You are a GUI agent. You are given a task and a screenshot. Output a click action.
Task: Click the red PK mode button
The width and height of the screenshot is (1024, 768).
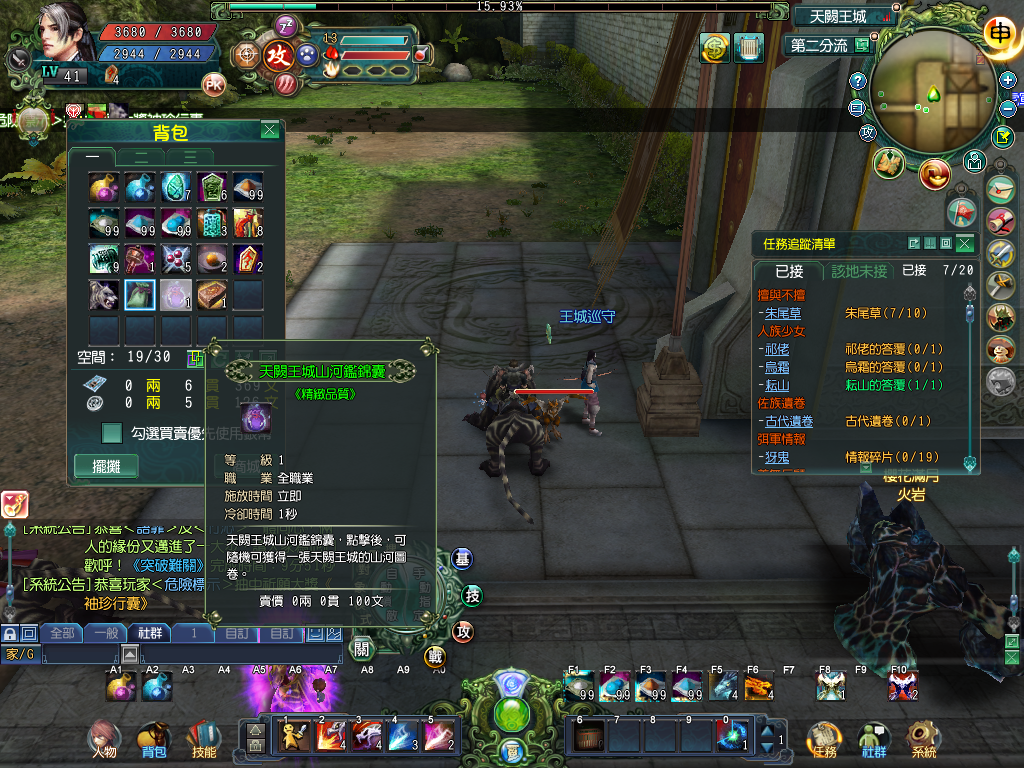213,83
